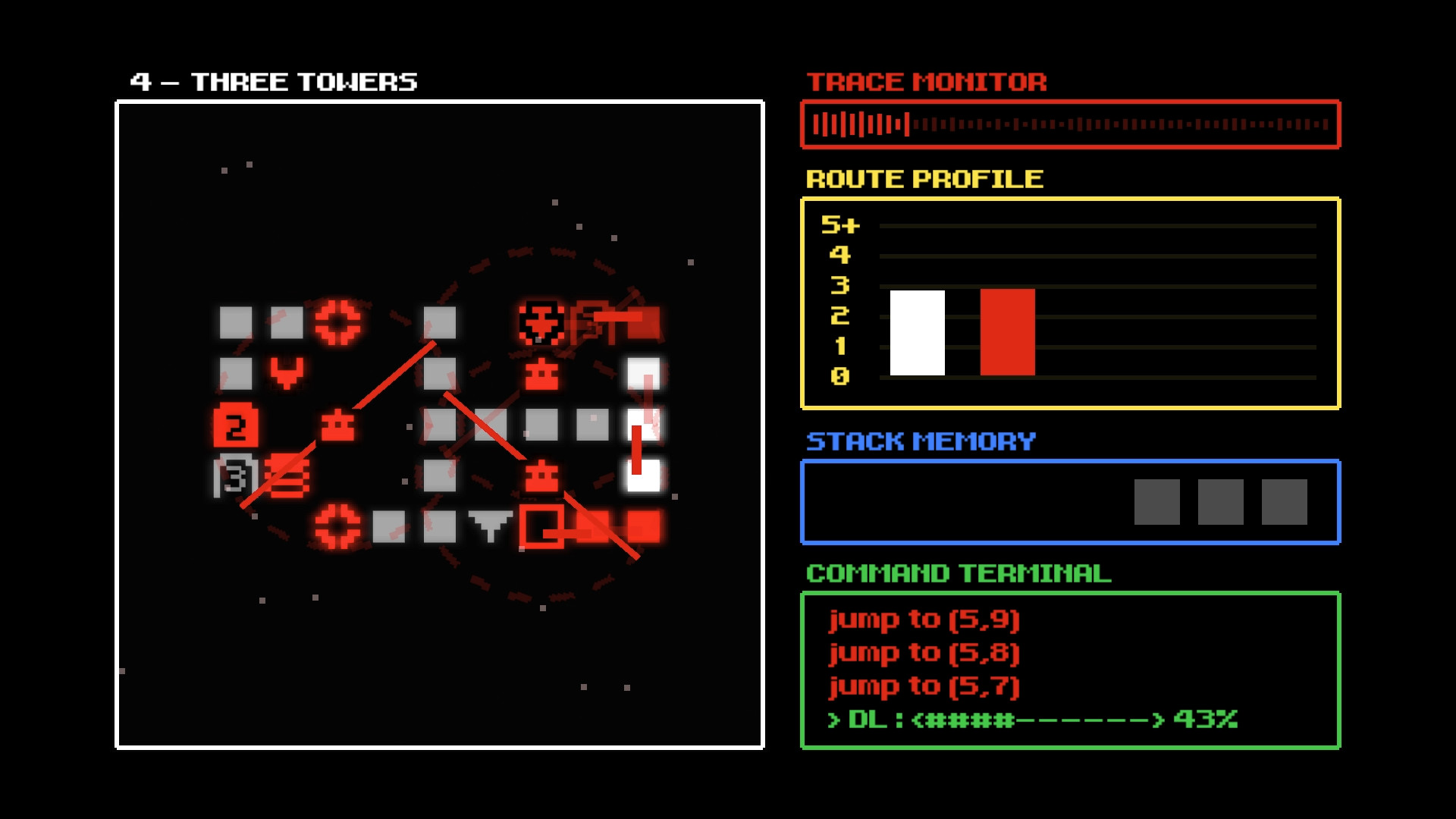Open the TRACE MONITOR panel header
Screen dimensions: 1456x819
click(x=927, y=82)
